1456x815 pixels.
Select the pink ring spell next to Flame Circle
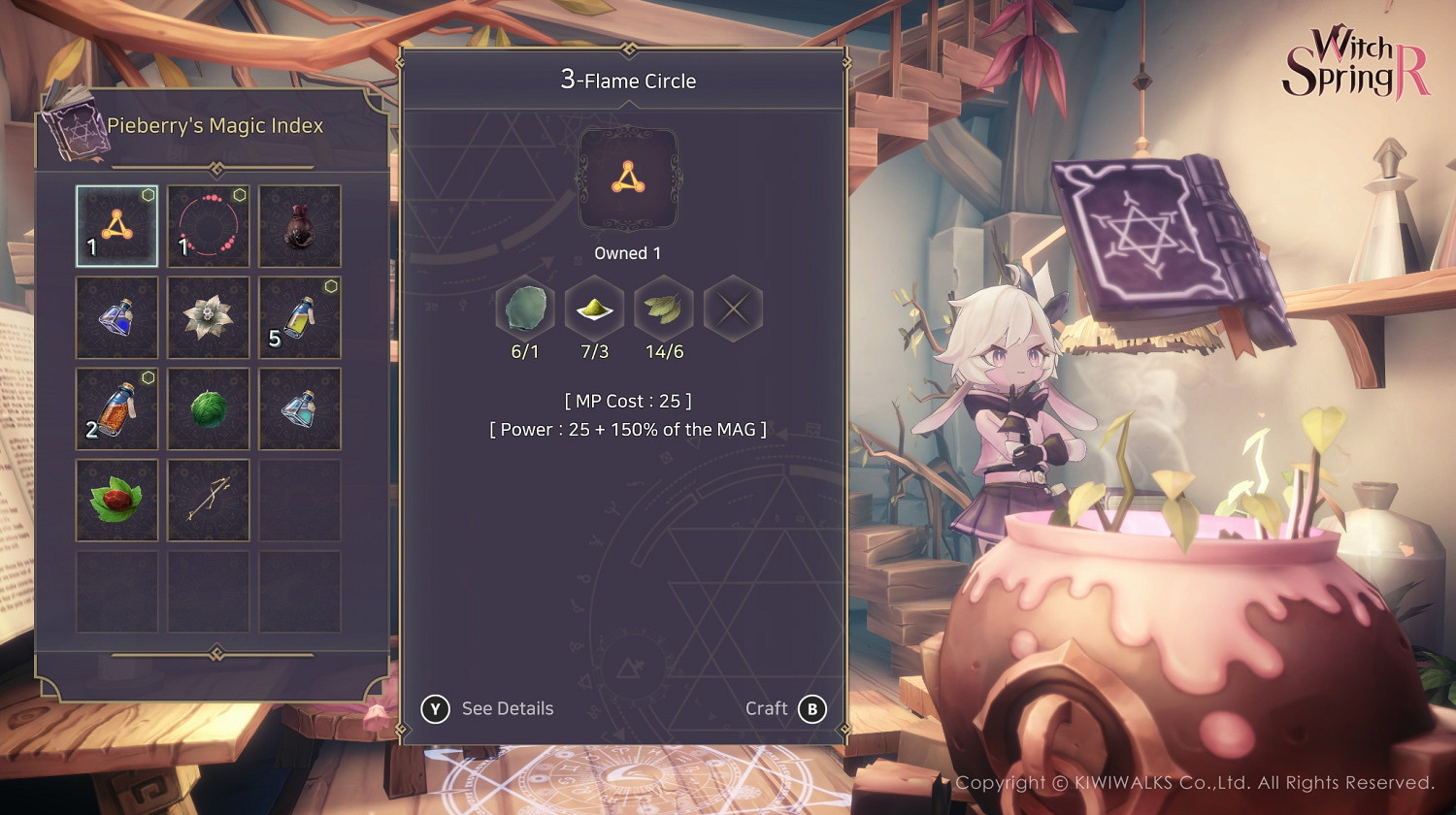(208, 226)
